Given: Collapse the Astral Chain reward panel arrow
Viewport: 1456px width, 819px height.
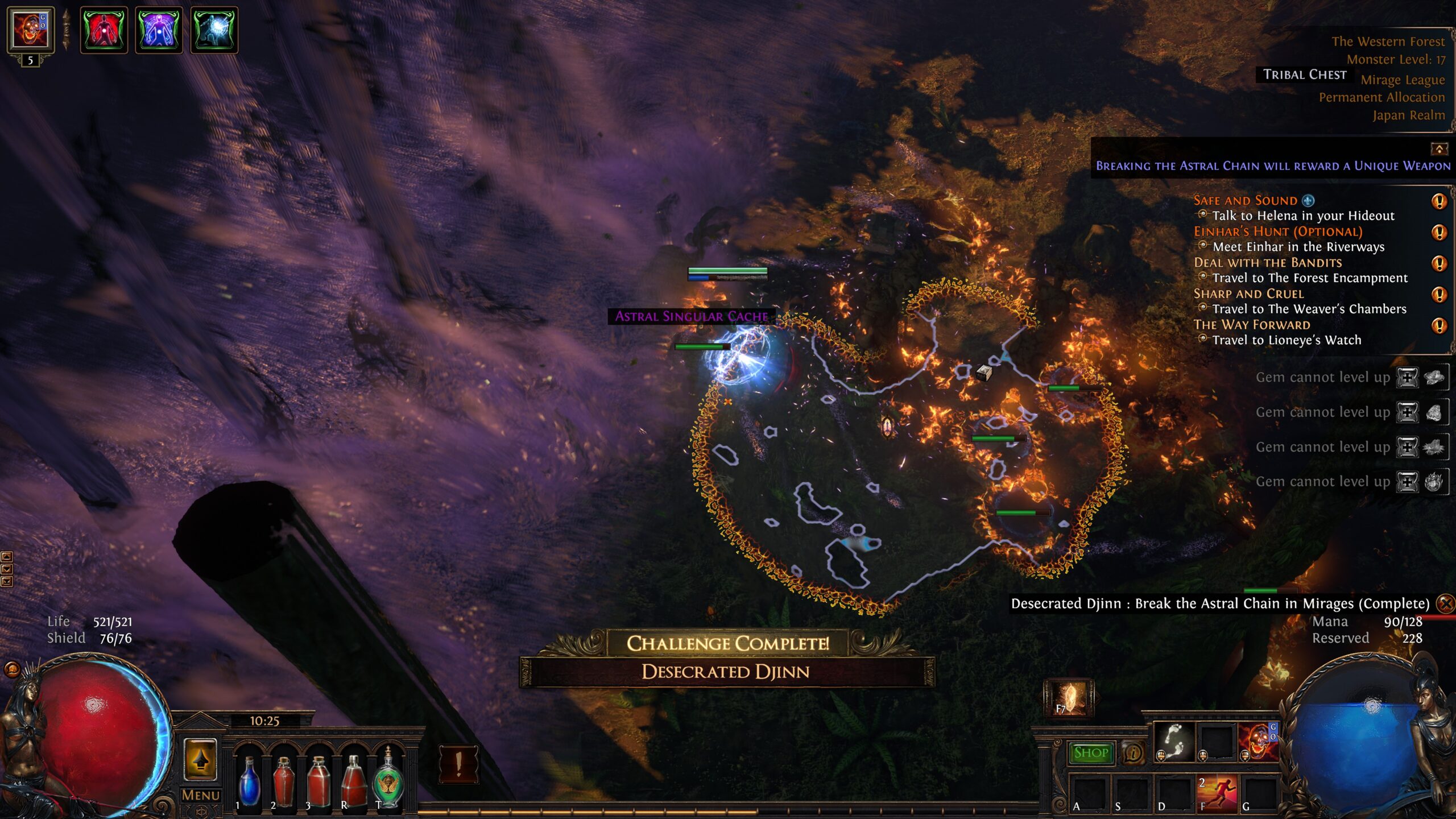Looking at the screenshot, I should 1439,149.
